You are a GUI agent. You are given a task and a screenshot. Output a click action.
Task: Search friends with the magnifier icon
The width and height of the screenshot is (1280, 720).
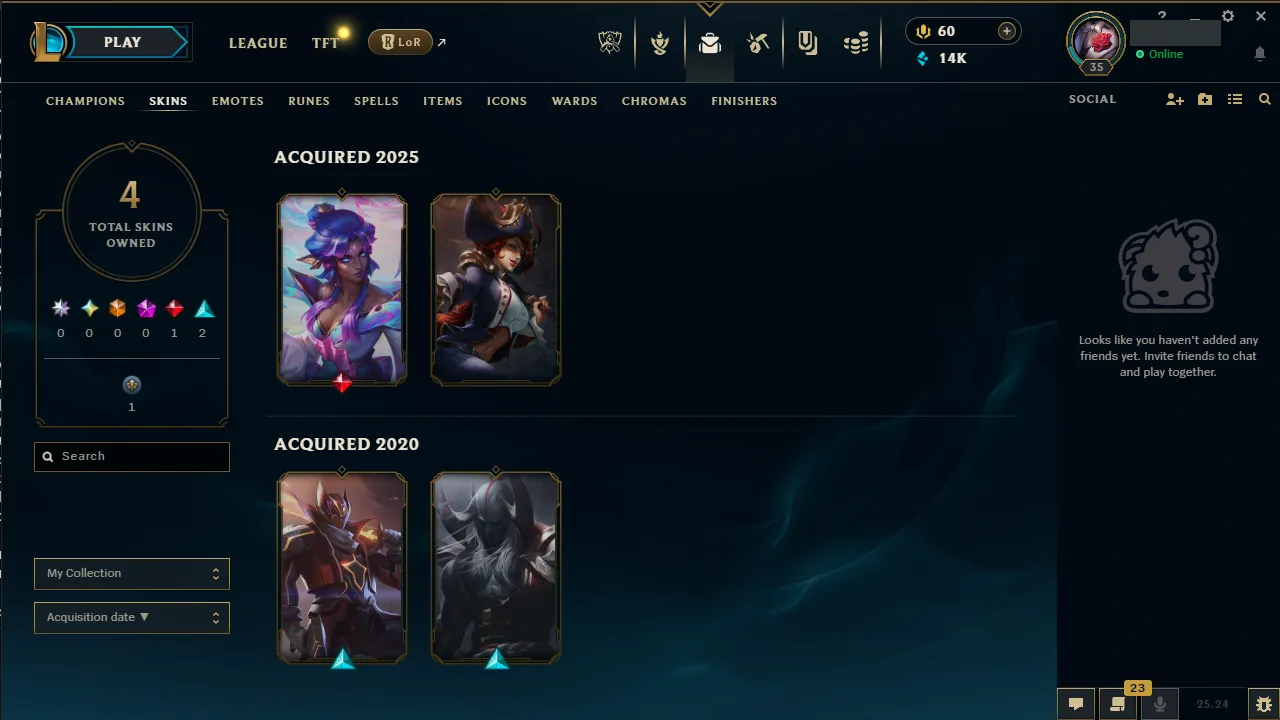(x=1264, y=99)
